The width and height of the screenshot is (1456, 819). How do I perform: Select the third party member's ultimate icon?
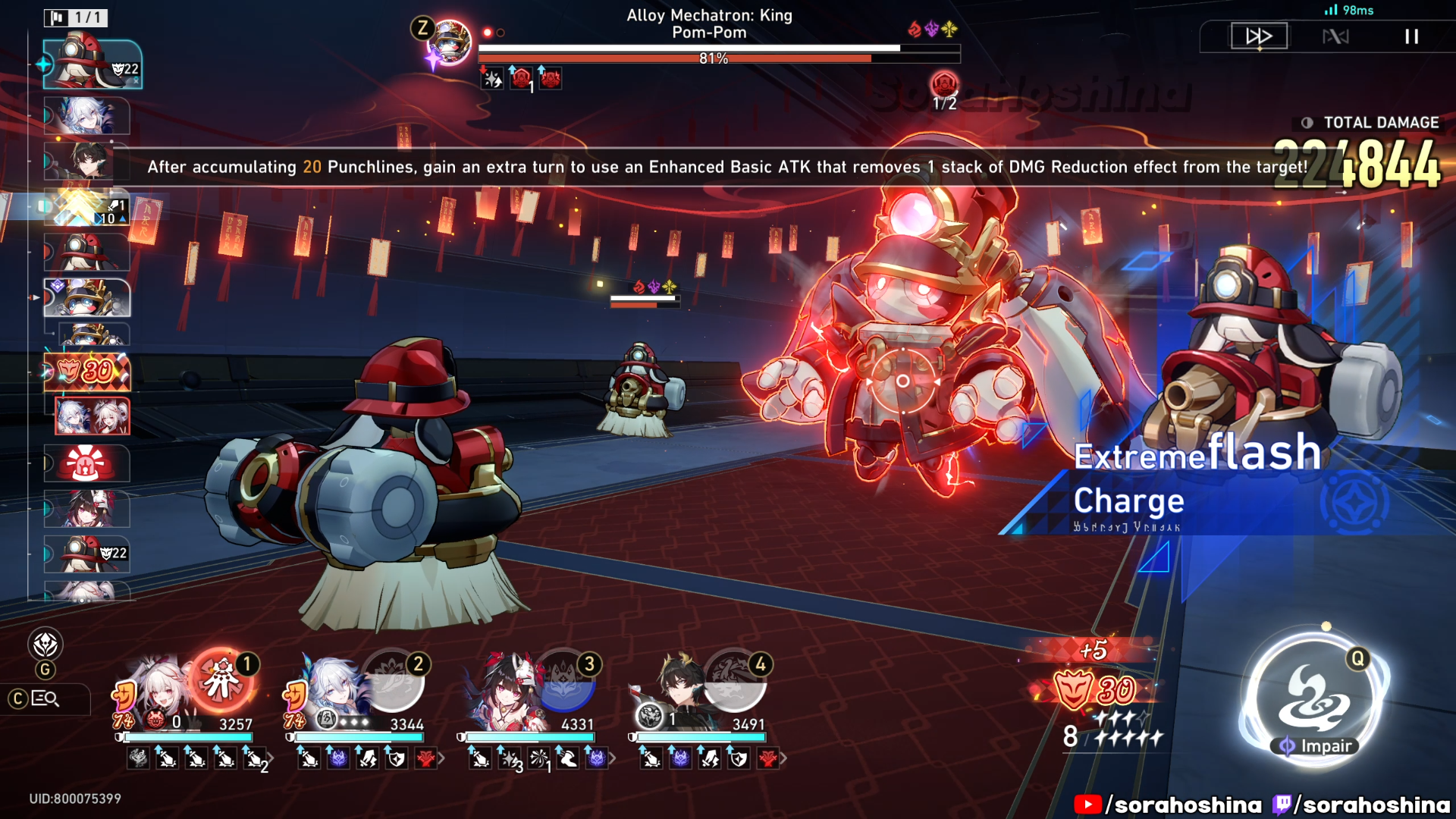(565, 680)
